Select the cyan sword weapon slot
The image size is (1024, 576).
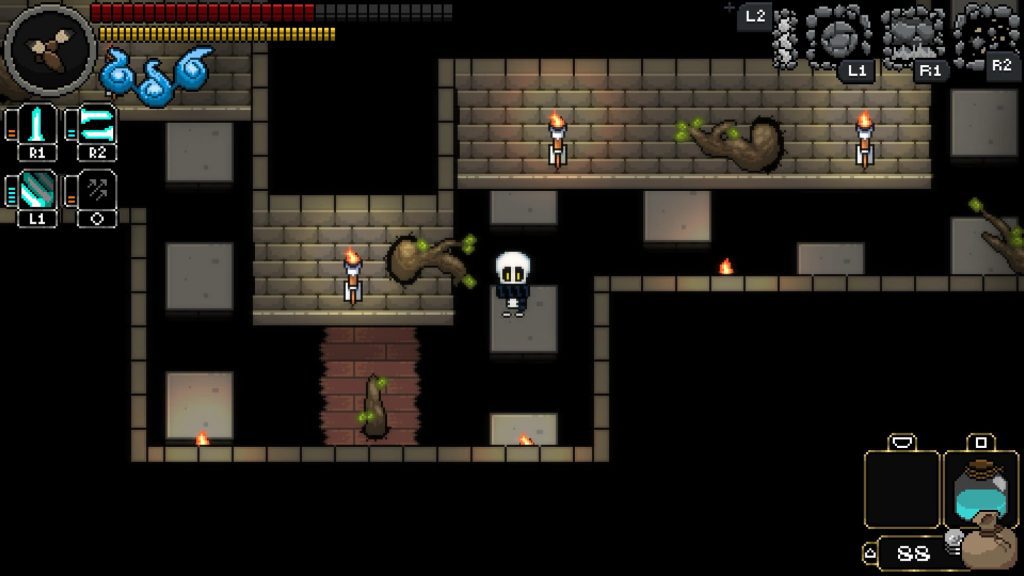point(37,125)
